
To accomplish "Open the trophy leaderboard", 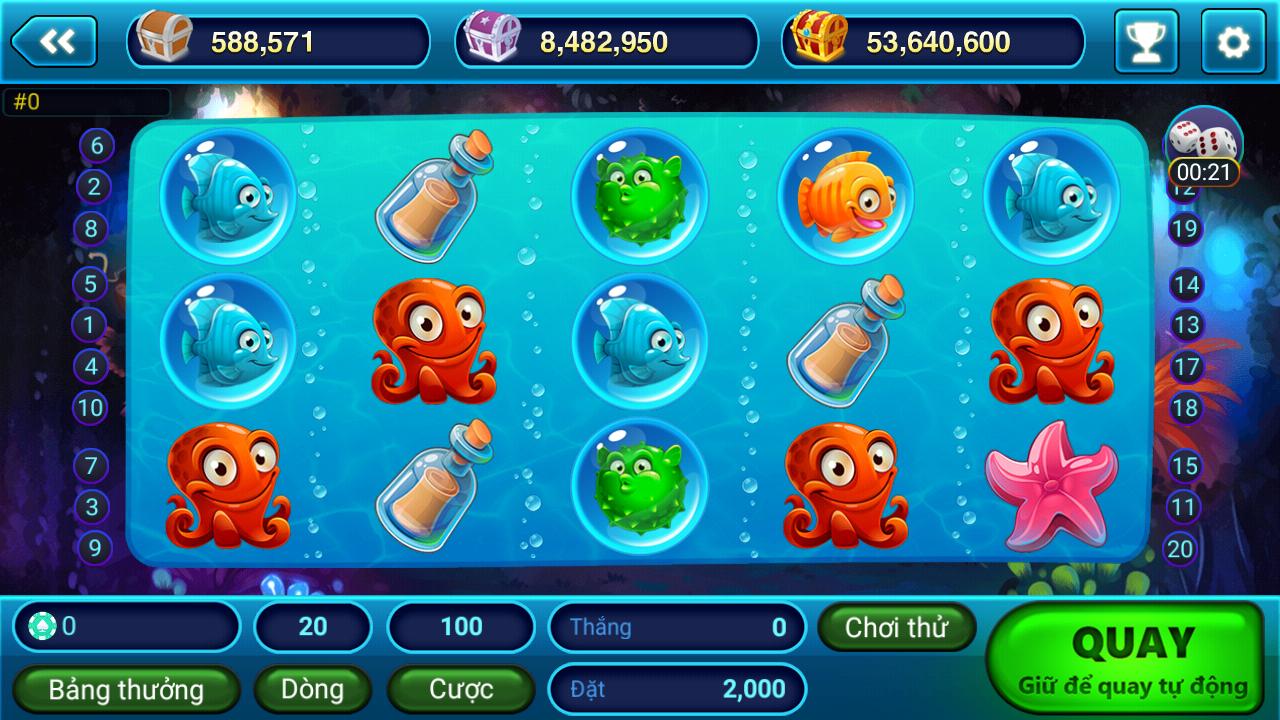I will click(x=1146, y=40).
